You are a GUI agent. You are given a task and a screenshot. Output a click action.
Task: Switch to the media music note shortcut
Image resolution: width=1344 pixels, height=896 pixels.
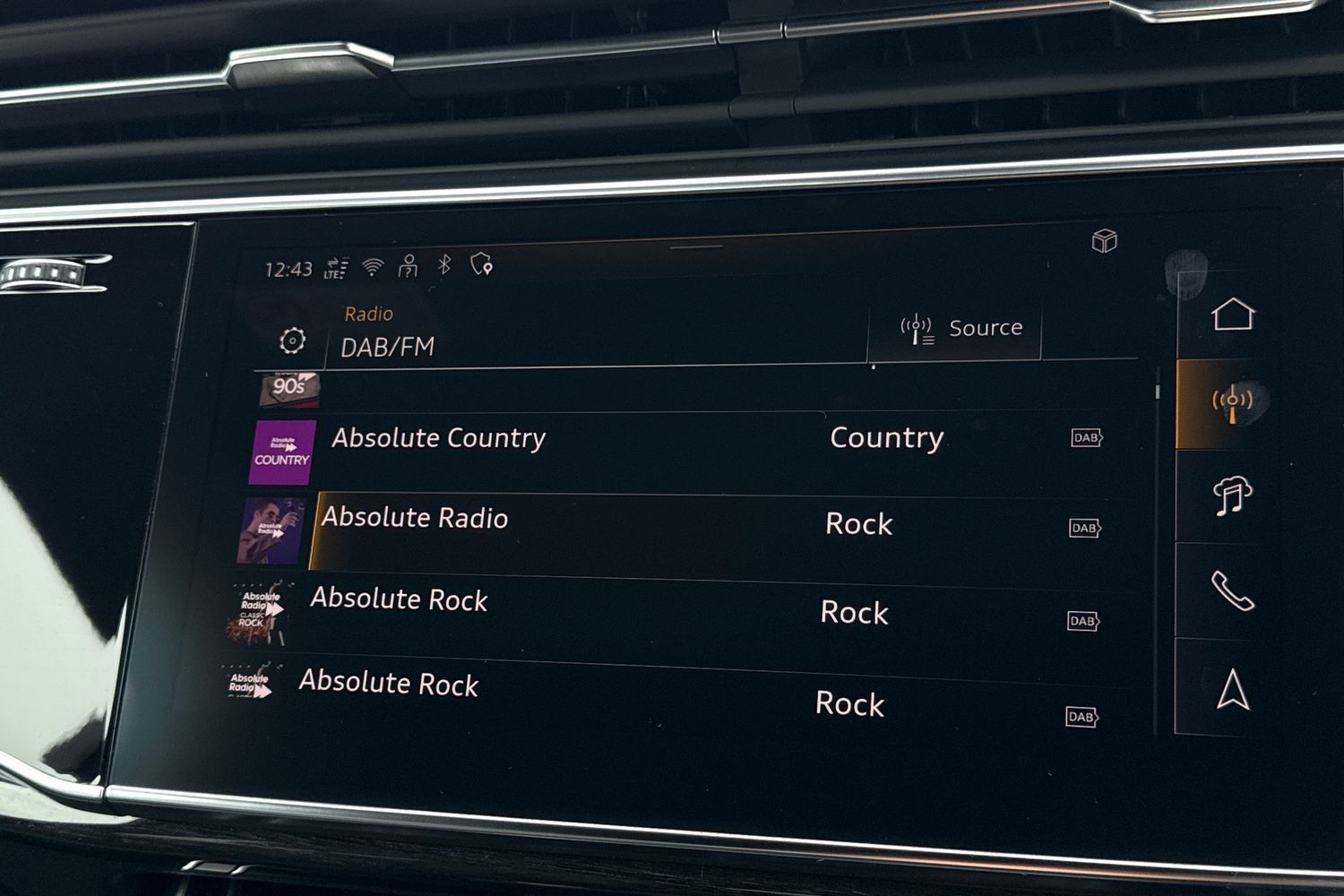(1233, 495)
